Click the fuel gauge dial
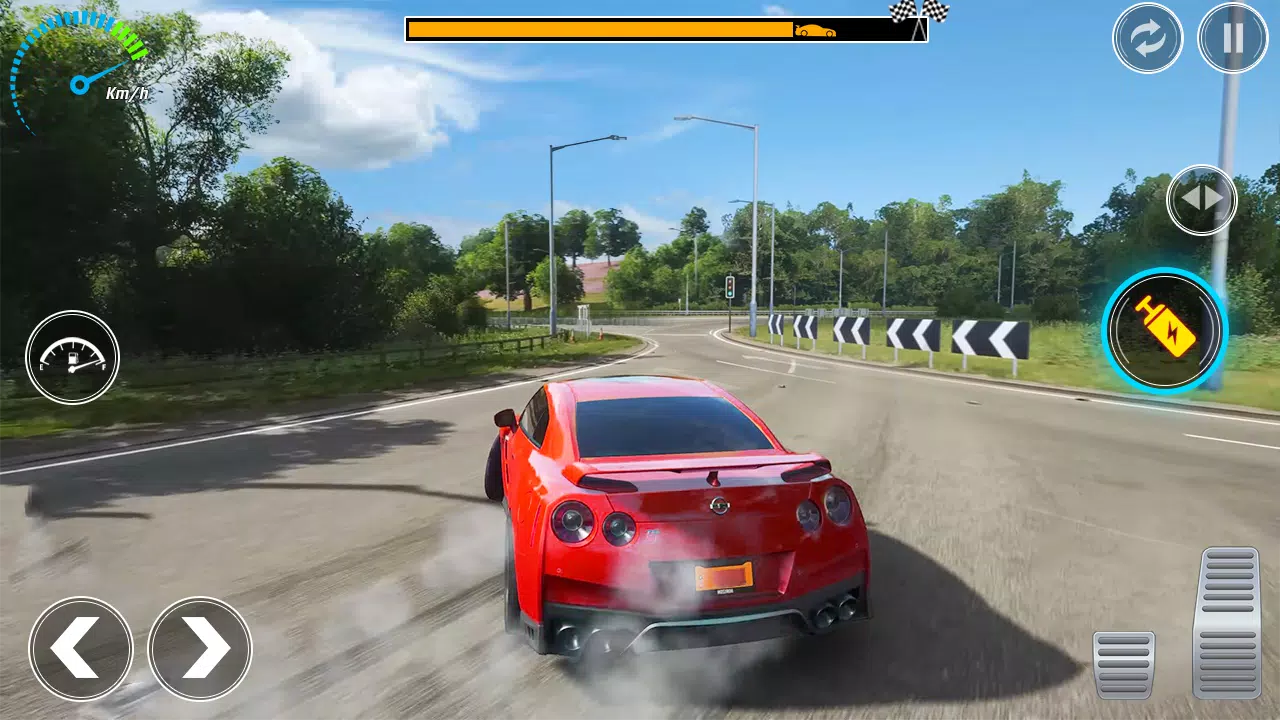1280x720 pixels. click(x=73, y=358)
